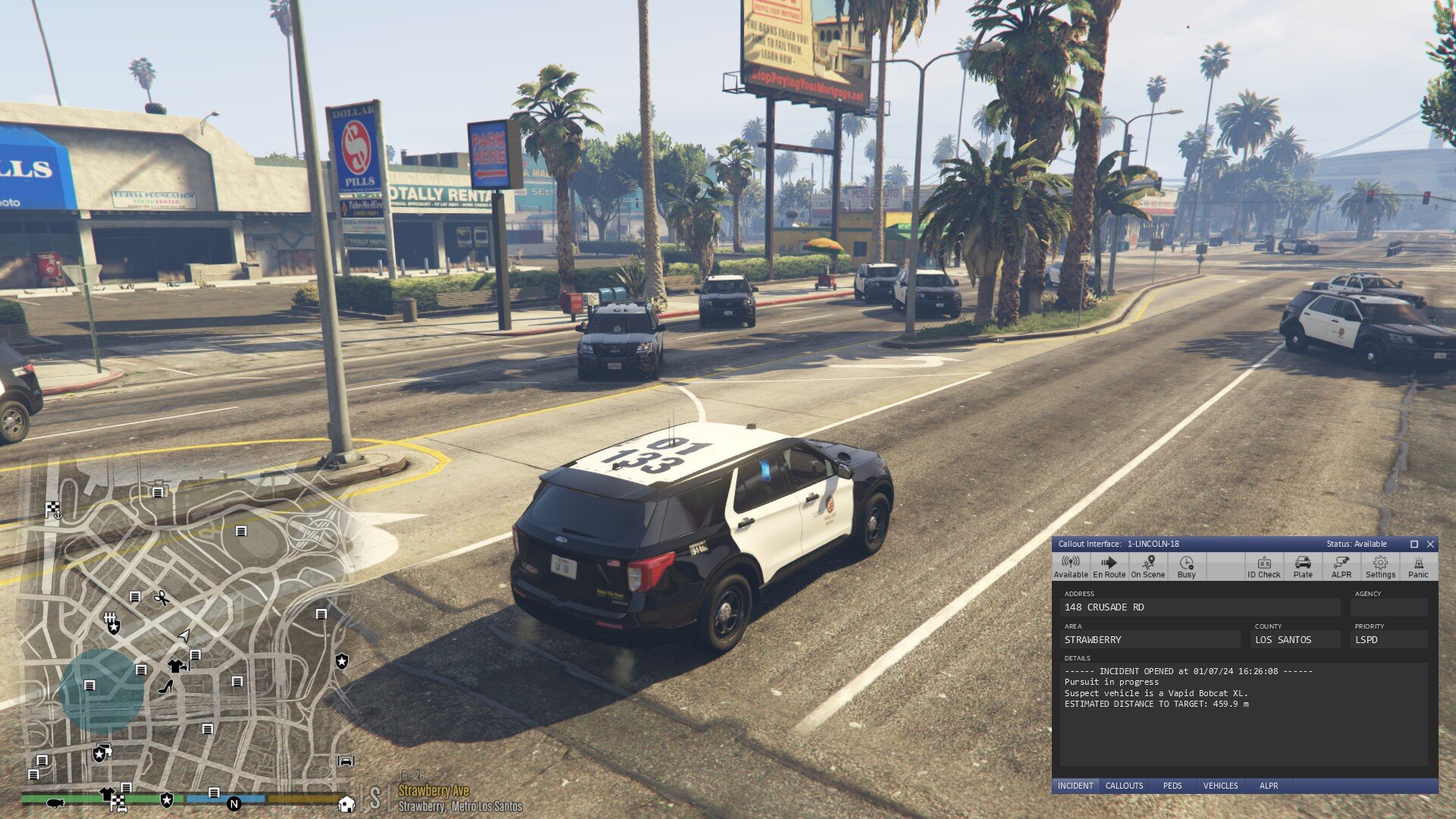This screenshot has width=1456, height=819.
Task: Click the scissors barber marker on minimap
Action: coord(161,598)
